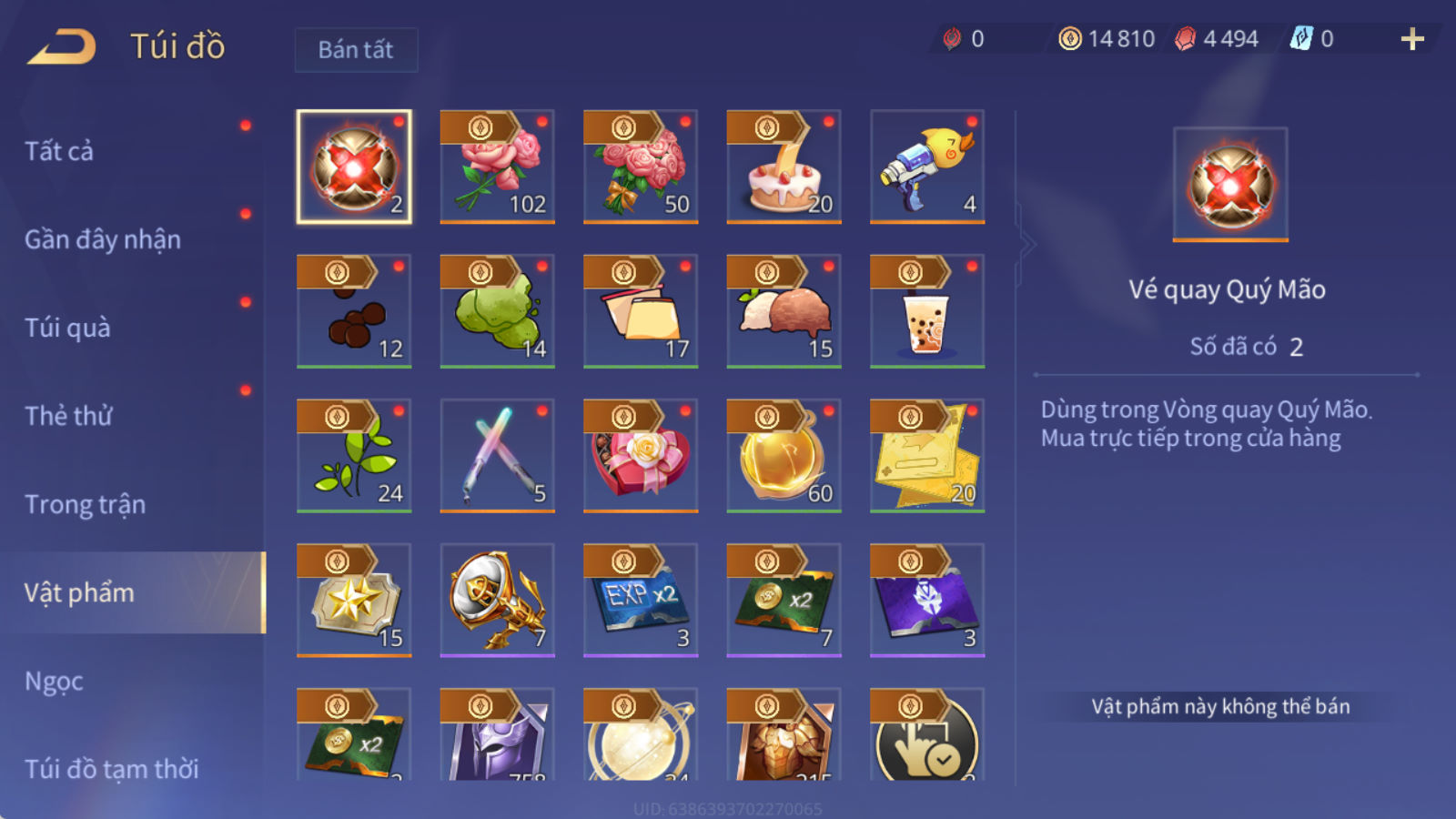Image resolution: width=1456 pixels, height=819 pixels.
Task: Pick the strawberry cake item
Action: pos(784,167)
